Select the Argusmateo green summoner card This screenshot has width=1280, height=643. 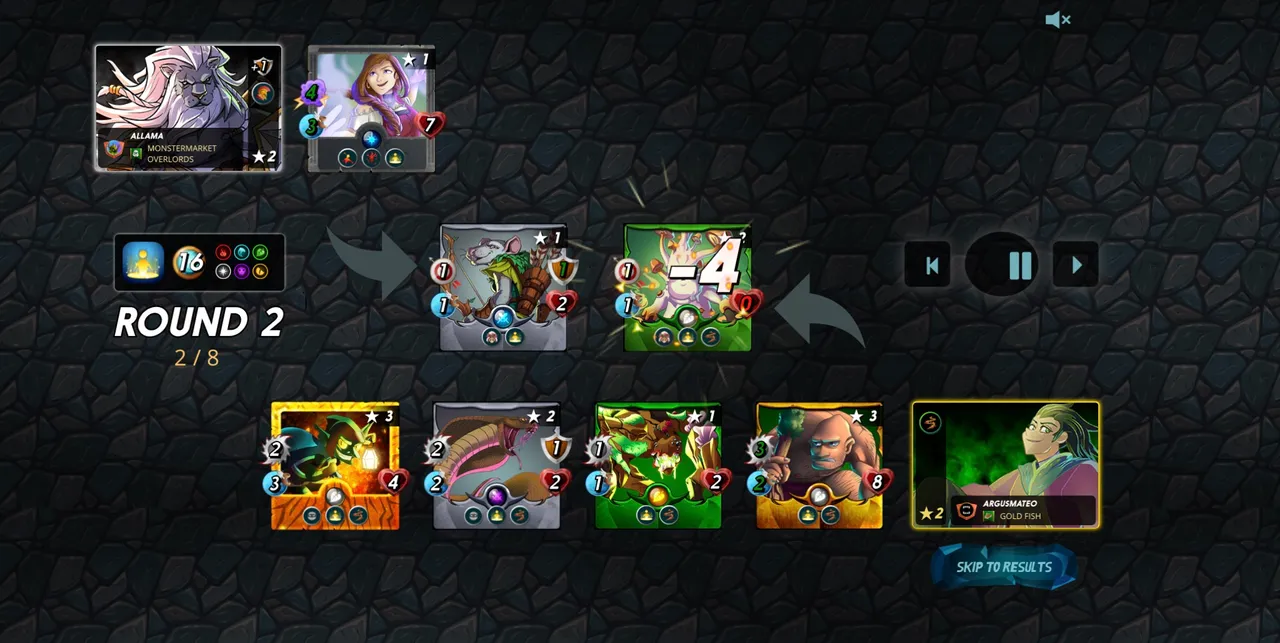point(1005,464)
